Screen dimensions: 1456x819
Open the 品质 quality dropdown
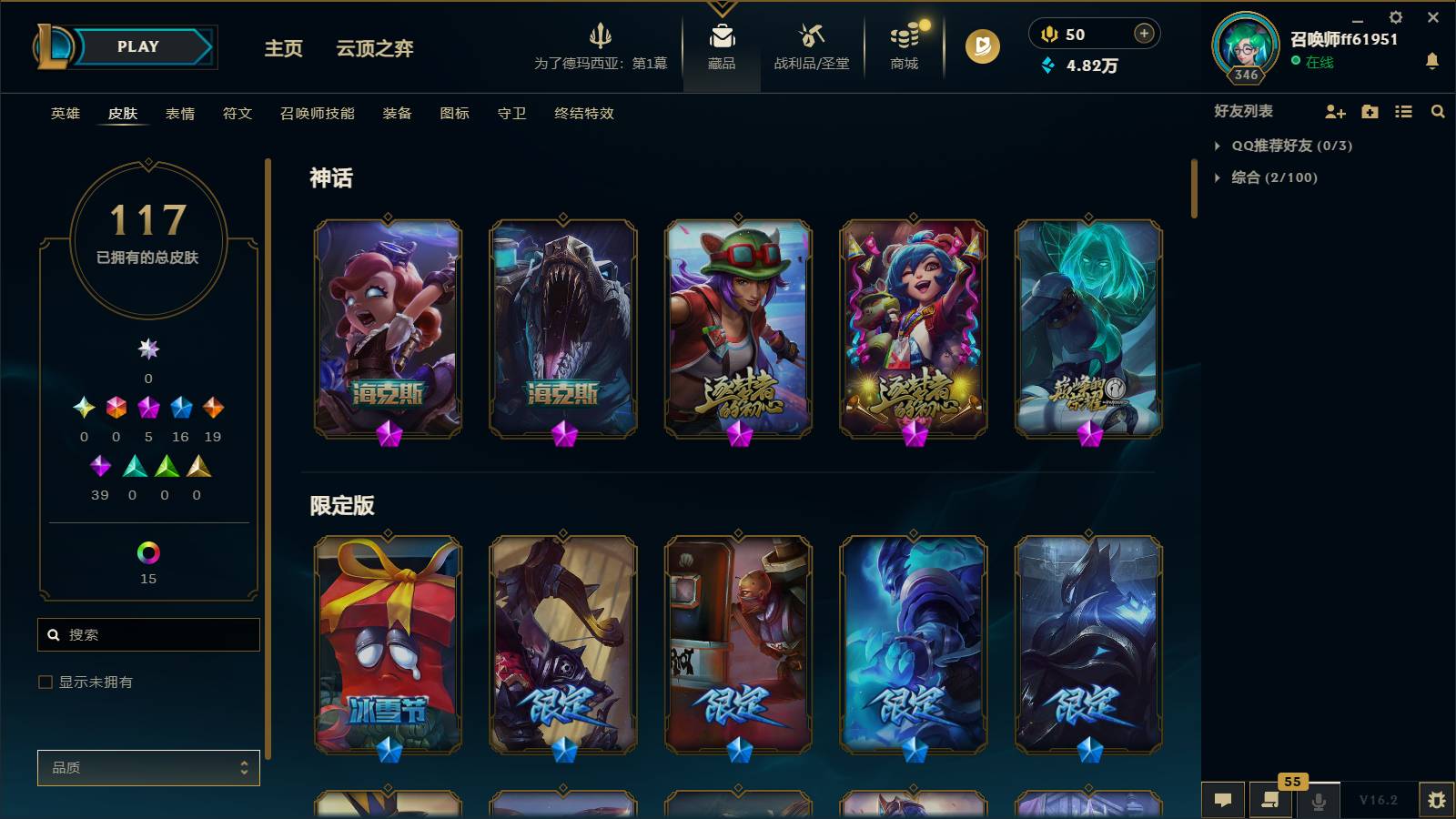[x=148, y=767]
